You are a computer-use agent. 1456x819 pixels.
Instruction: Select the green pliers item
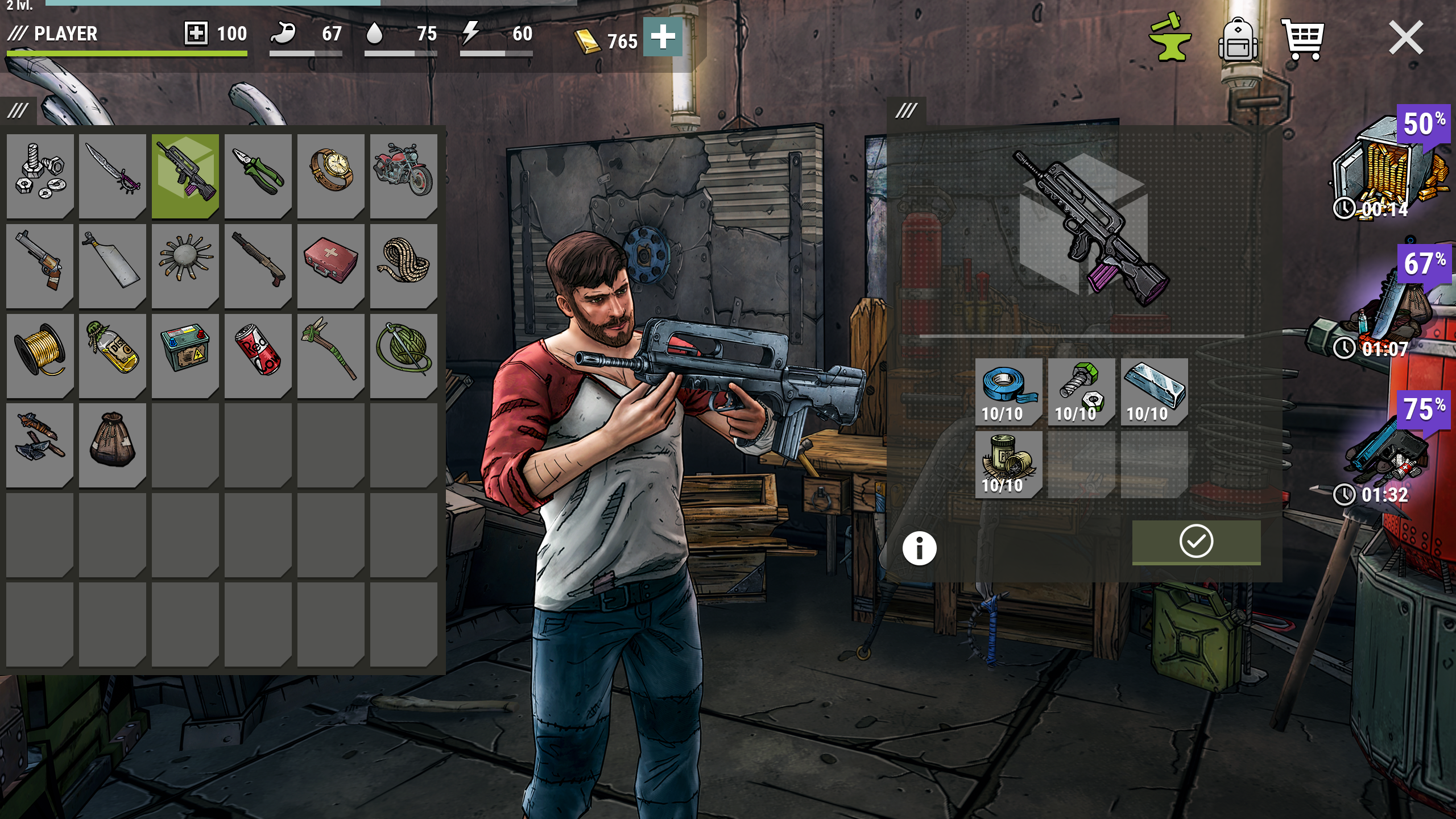[x=258, y=177]
